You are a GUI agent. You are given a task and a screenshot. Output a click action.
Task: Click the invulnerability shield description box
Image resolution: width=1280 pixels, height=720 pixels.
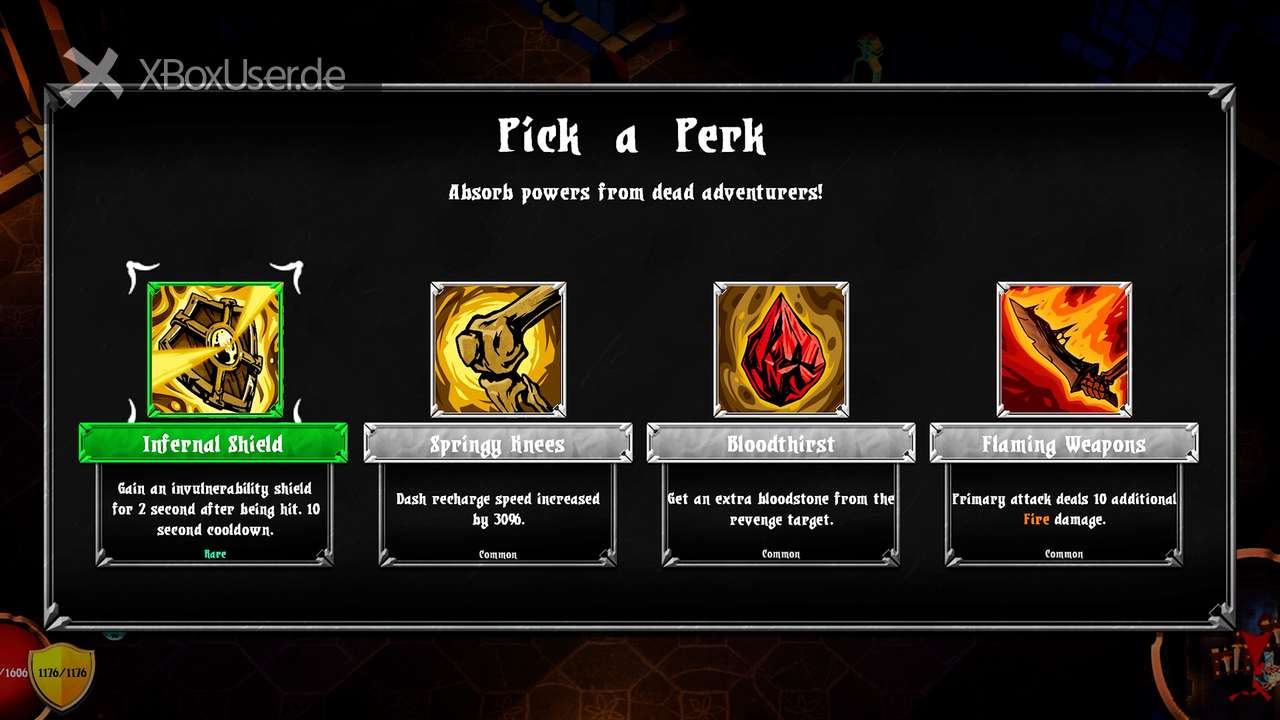214,514
